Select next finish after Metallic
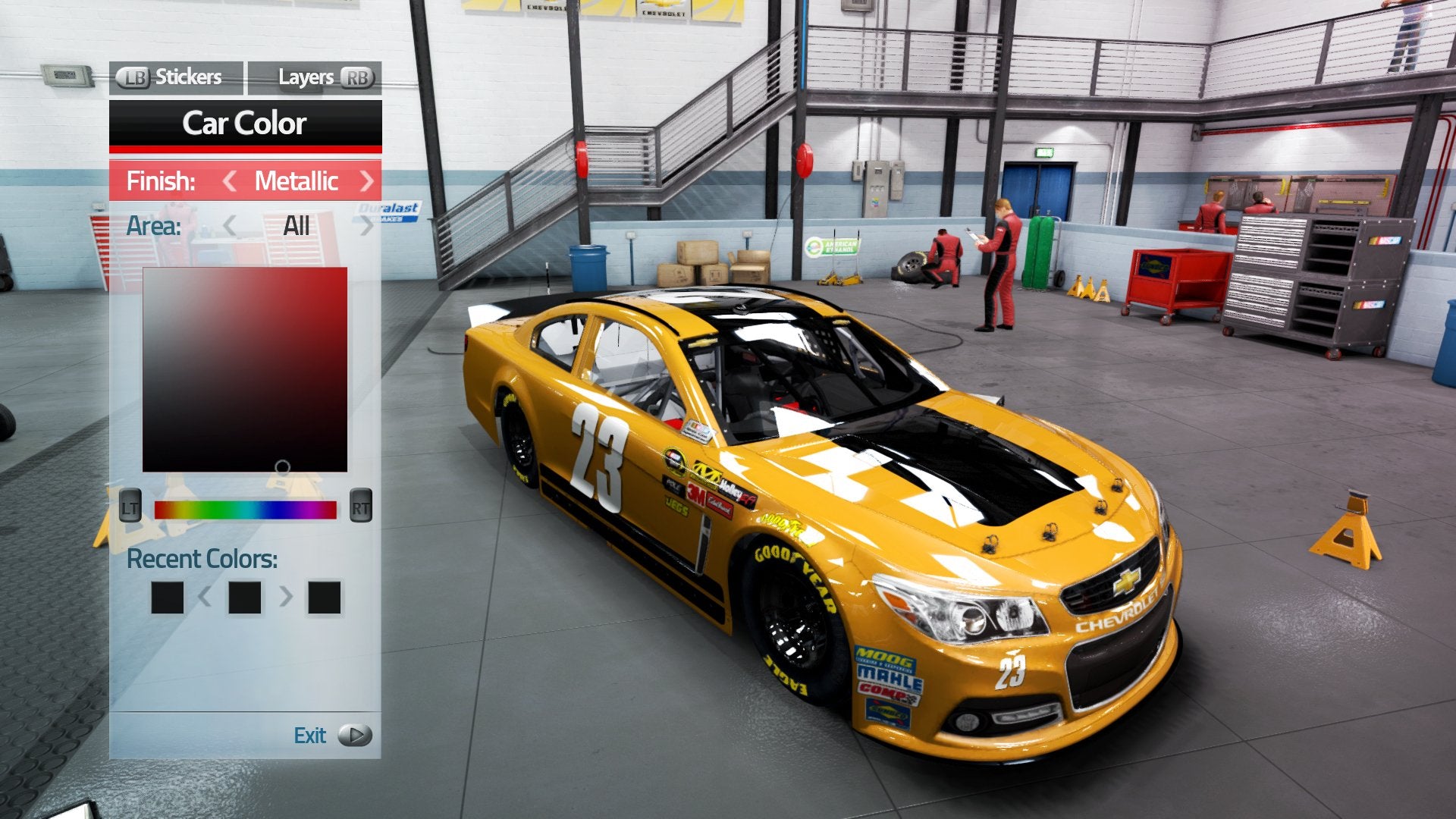Screen dimensions: 1456x819 367,181
